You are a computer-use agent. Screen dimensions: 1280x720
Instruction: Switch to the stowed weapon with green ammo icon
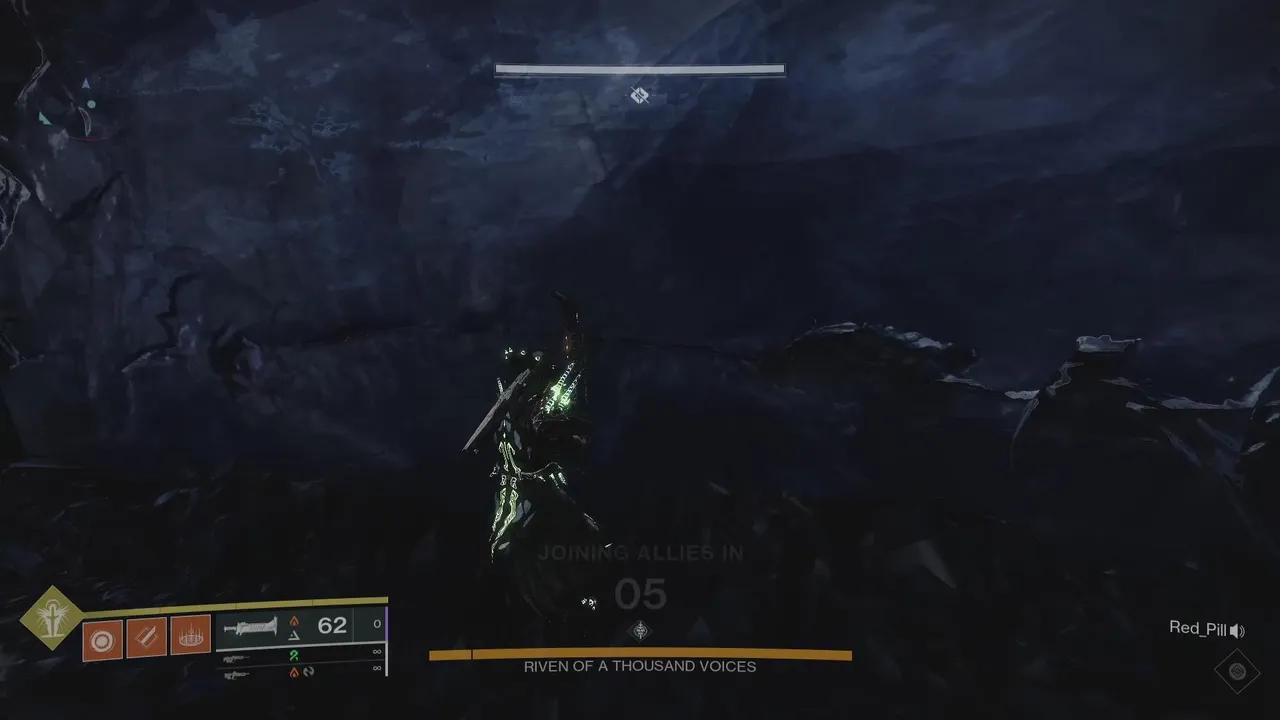(235, 658)
